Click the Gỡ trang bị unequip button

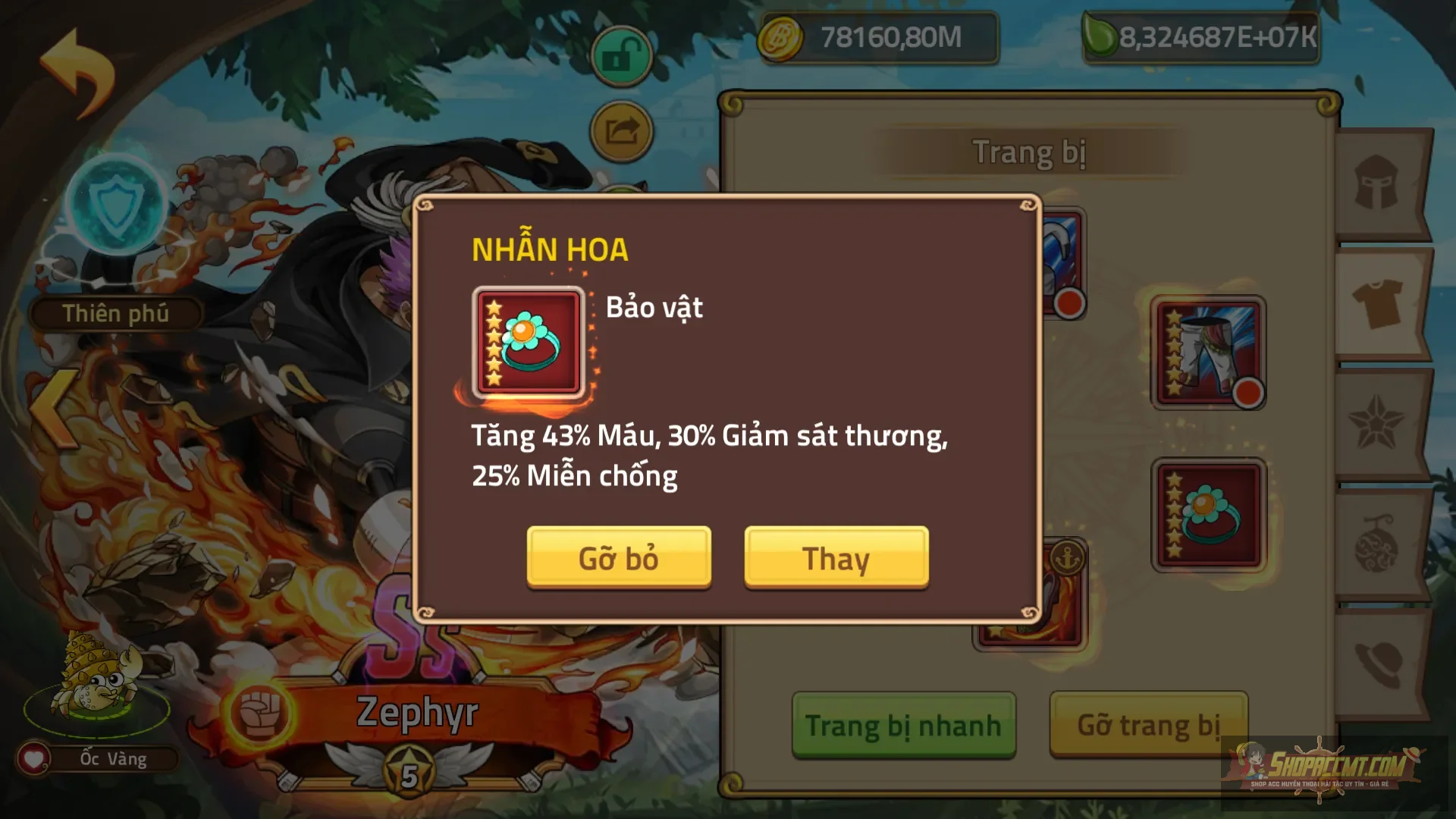pyautogui.click(x=1147, y=724)
